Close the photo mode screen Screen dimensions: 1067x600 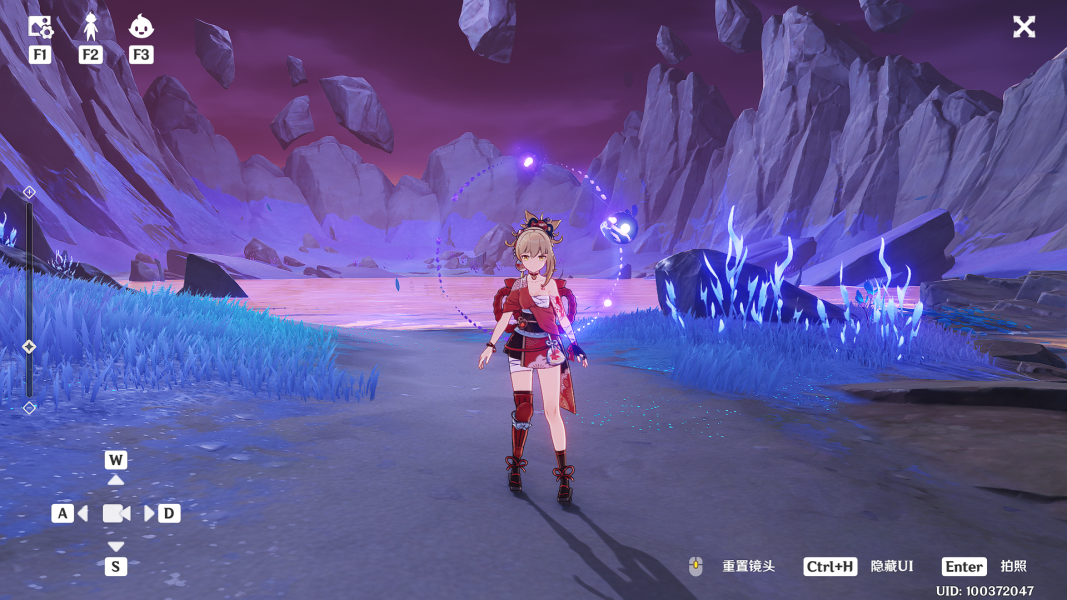tap(1024, 27)
